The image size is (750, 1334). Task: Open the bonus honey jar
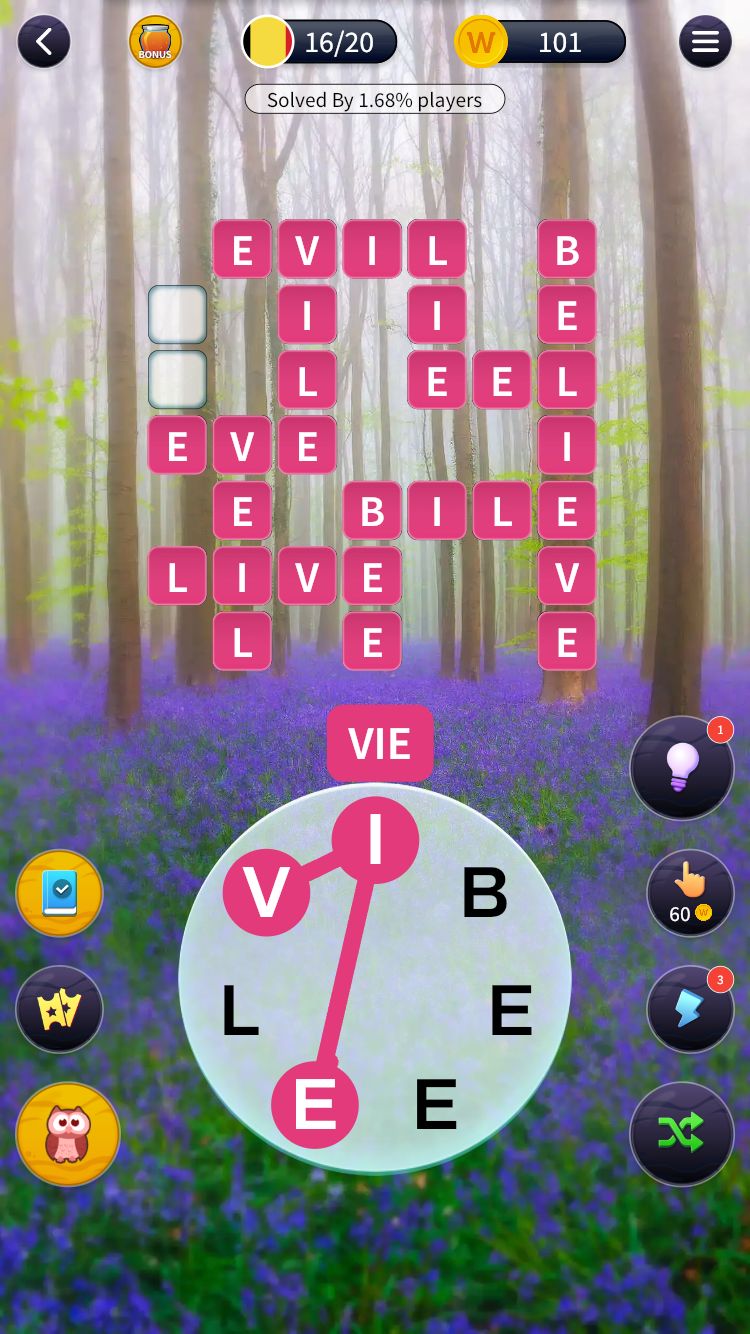point(155,42)
